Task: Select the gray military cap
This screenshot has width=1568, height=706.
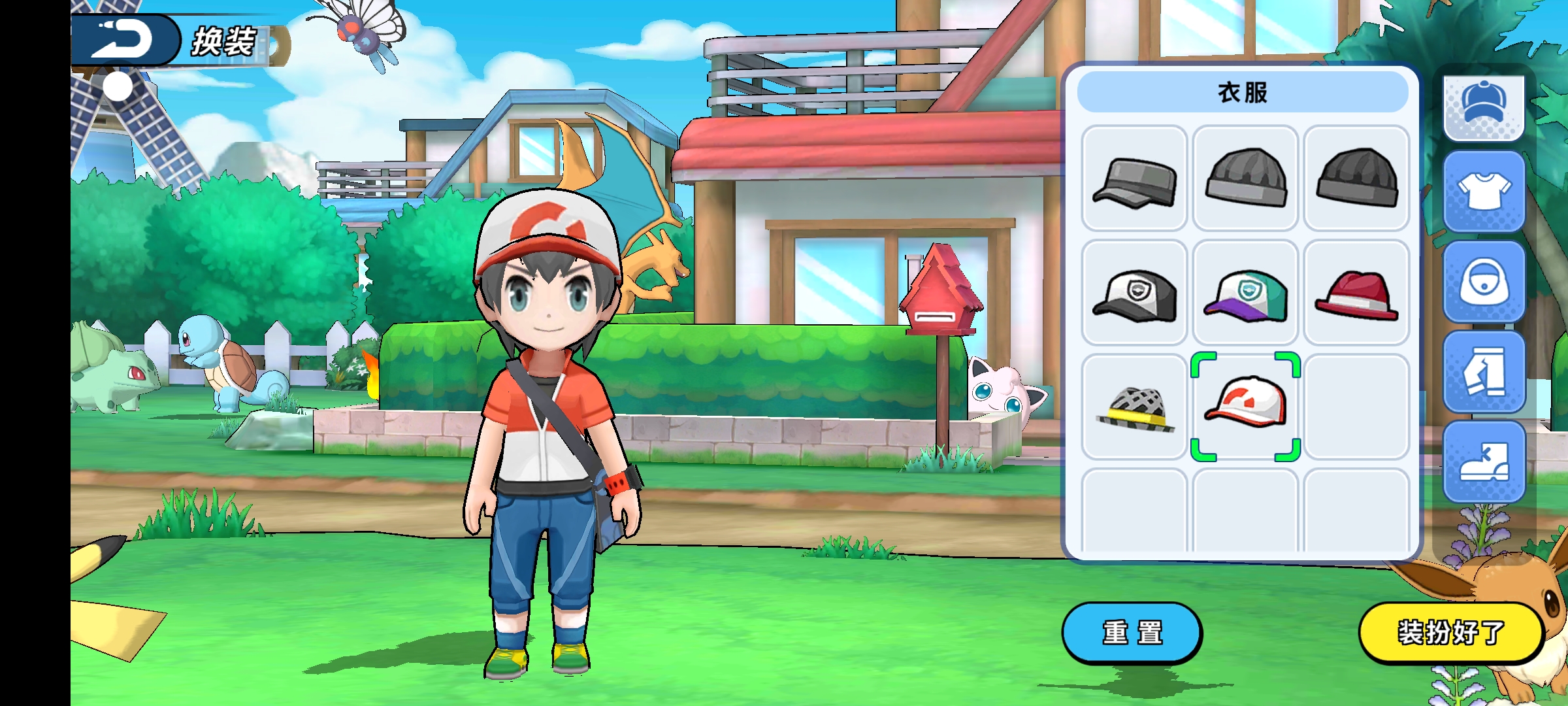Action: pyautogui.click(x=1134, y=178)
